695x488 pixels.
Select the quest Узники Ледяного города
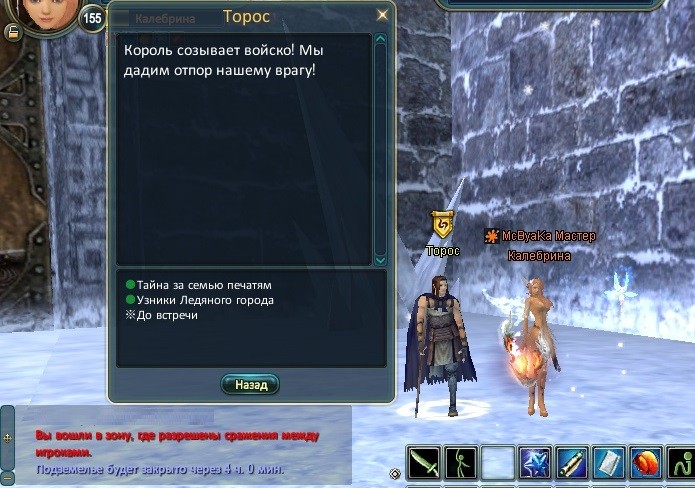pos(205,300)
